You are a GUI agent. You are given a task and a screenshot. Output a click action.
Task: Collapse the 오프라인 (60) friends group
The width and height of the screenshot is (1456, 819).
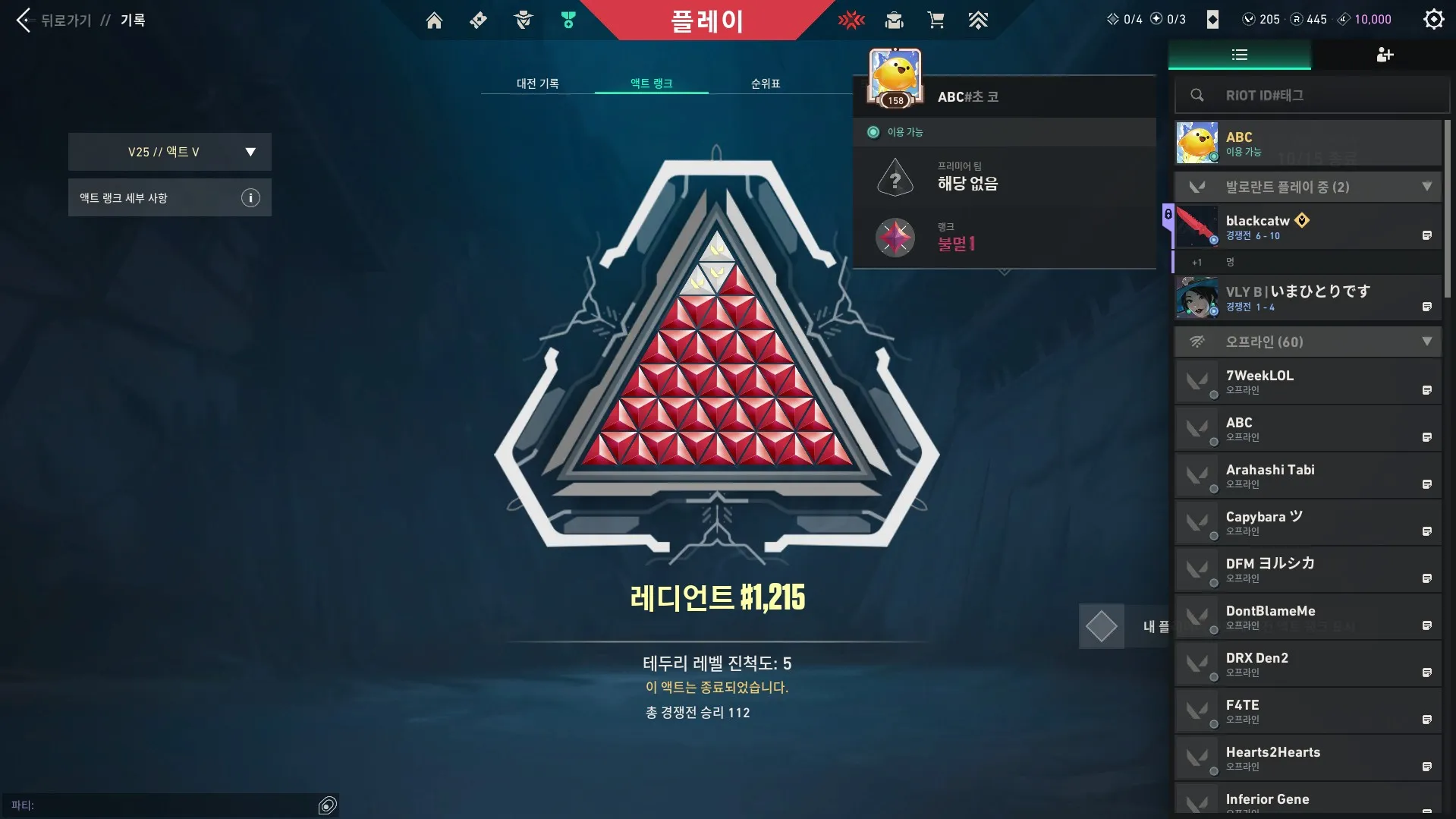pos(1427,342)
